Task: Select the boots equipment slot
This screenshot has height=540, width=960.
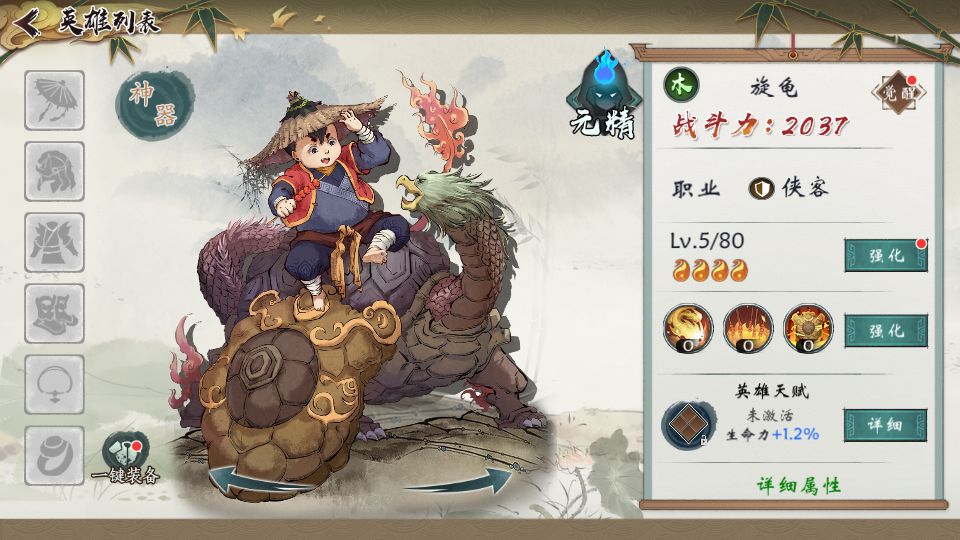Action: [x=54, y=313]
